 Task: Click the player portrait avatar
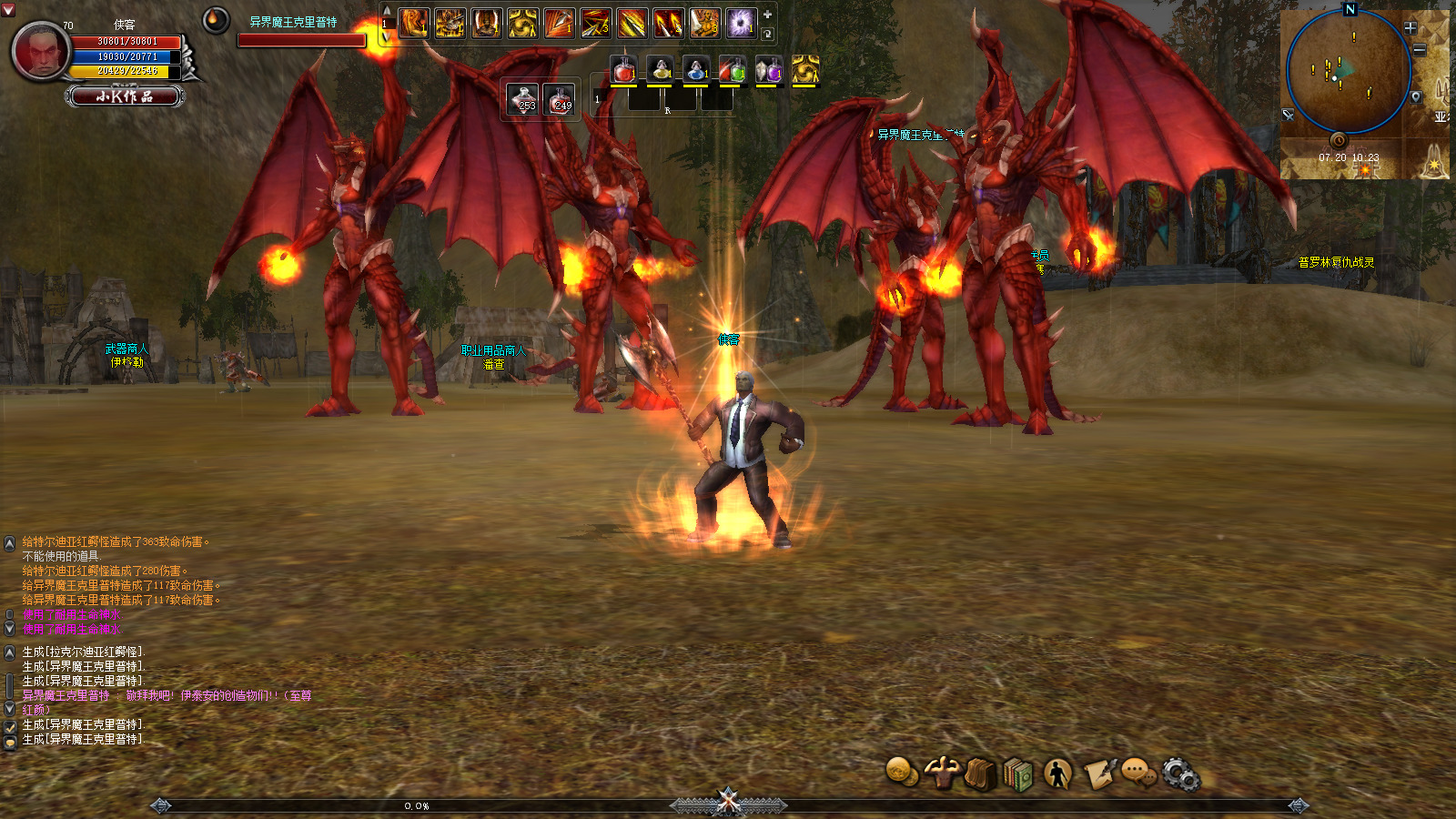click(x=41, y=51)
